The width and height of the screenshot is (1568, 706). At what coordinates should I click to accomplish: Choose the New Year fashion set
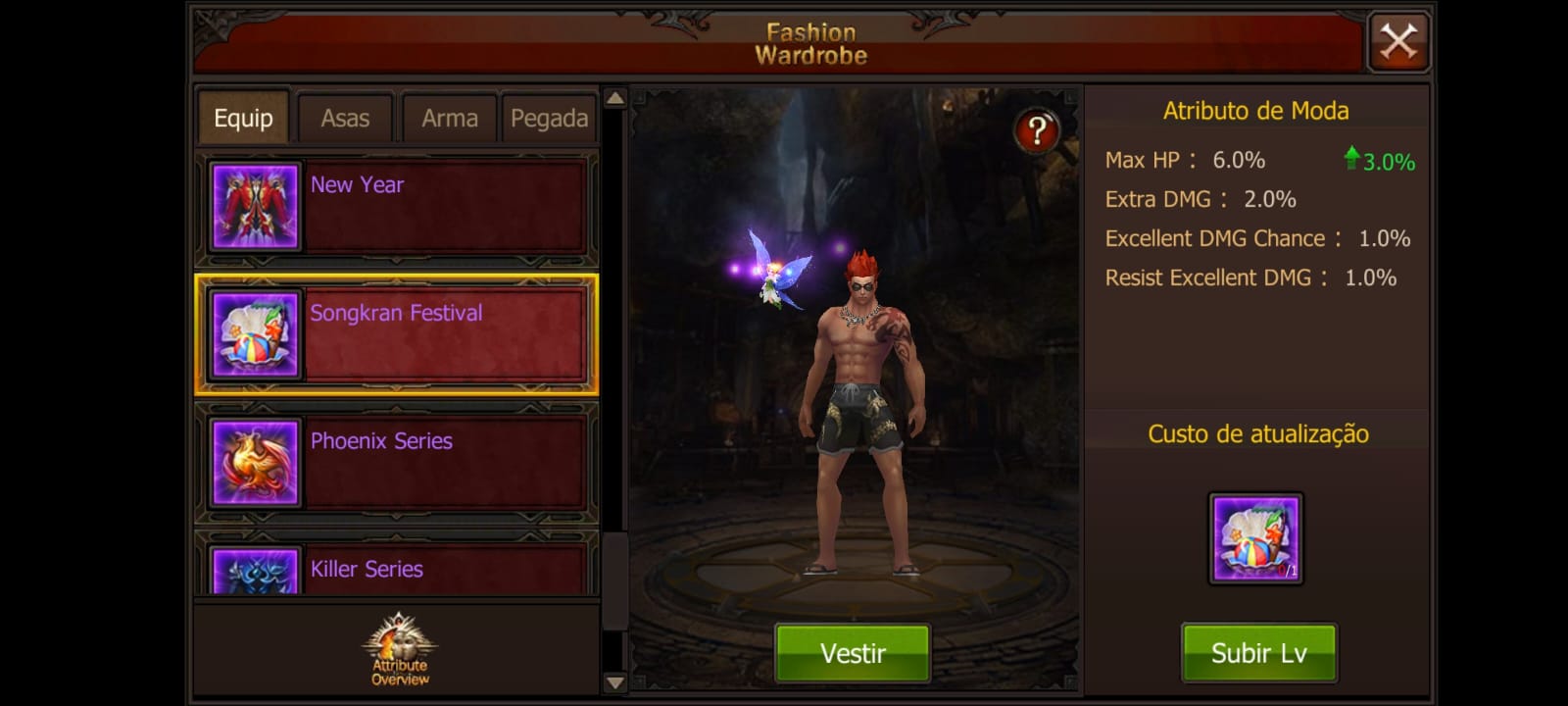(397, 208)
